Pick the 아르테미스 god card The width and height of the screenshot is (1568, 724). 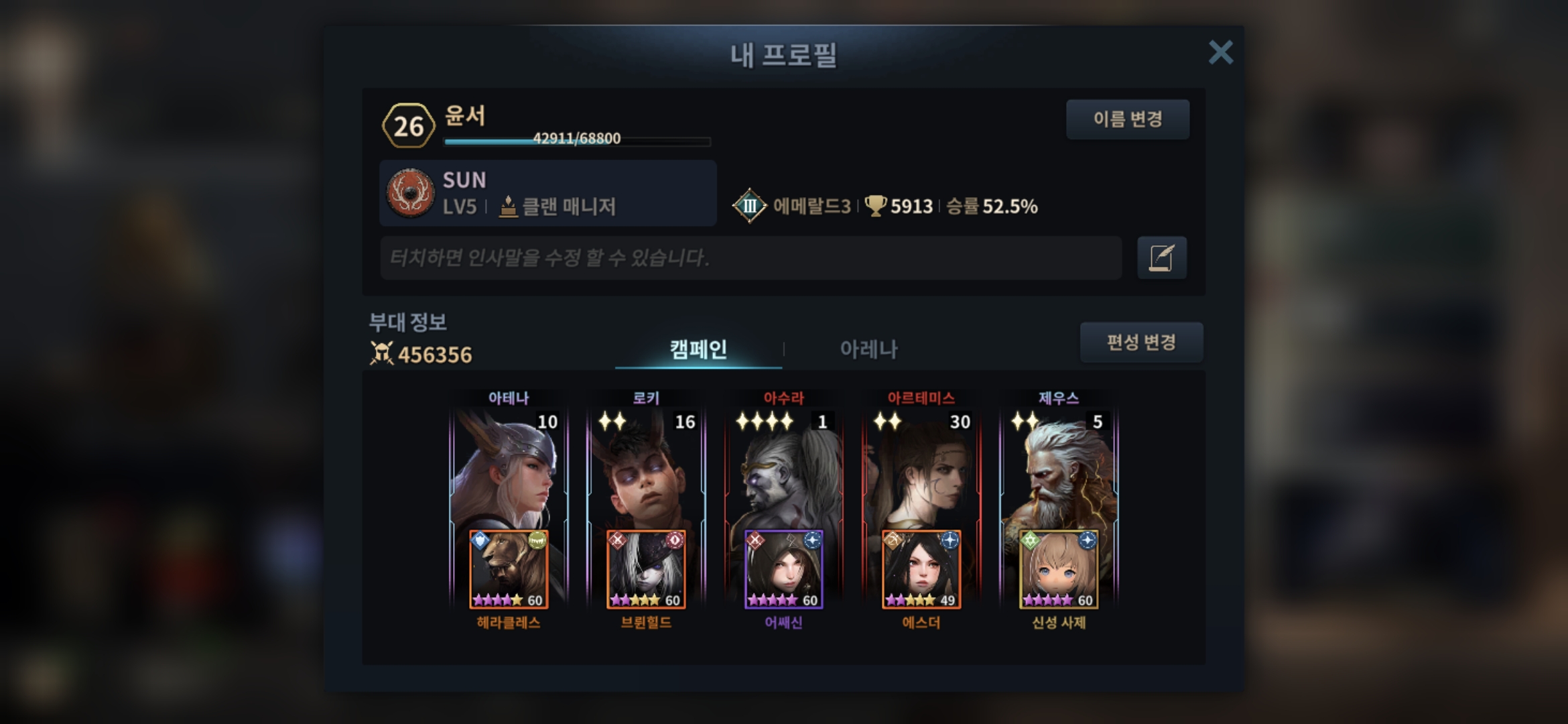(x=921, y=469)
